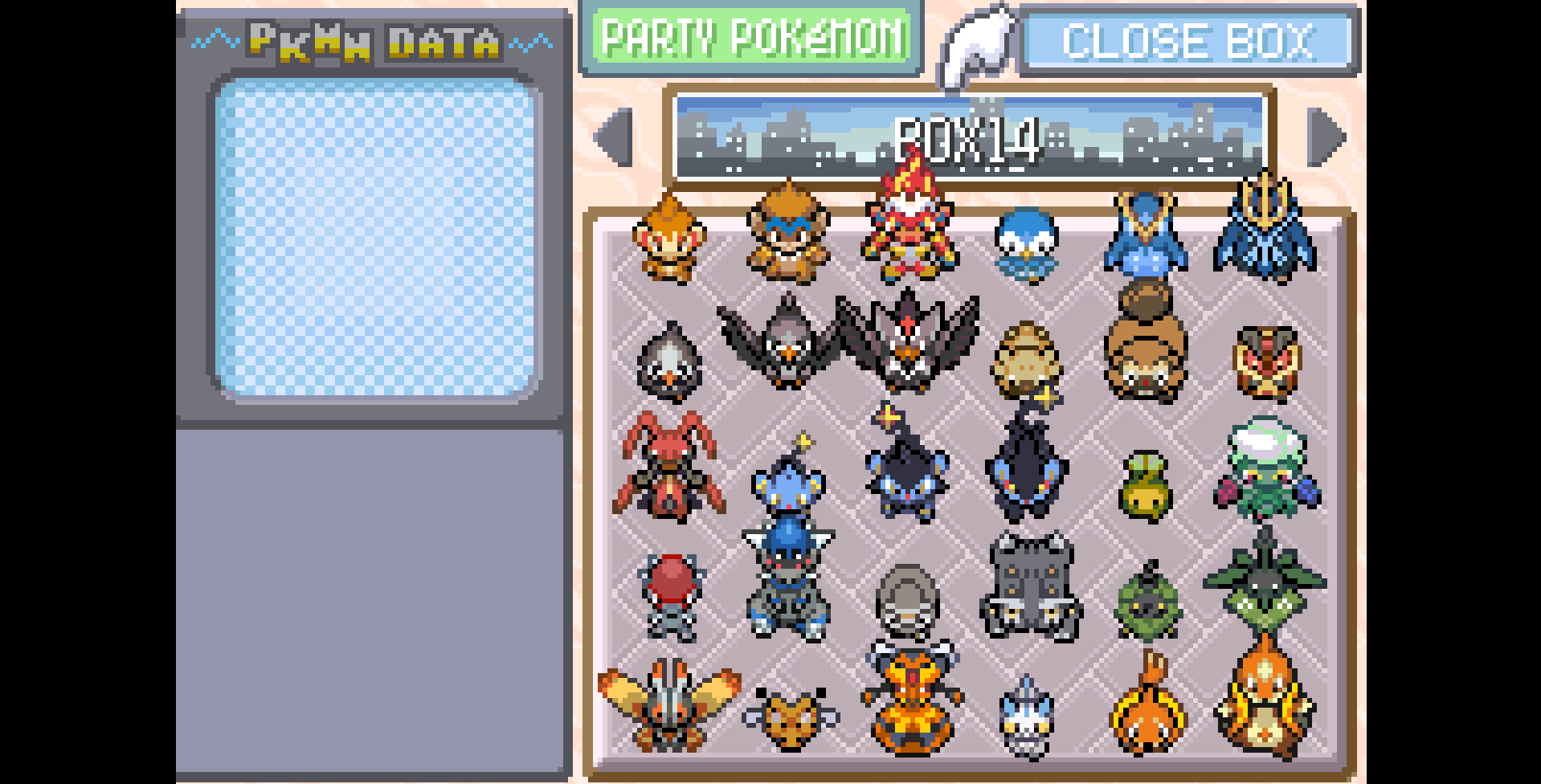Click the BOX14 title banner
Screen dimensions: 1541x784
click(969, 137)
